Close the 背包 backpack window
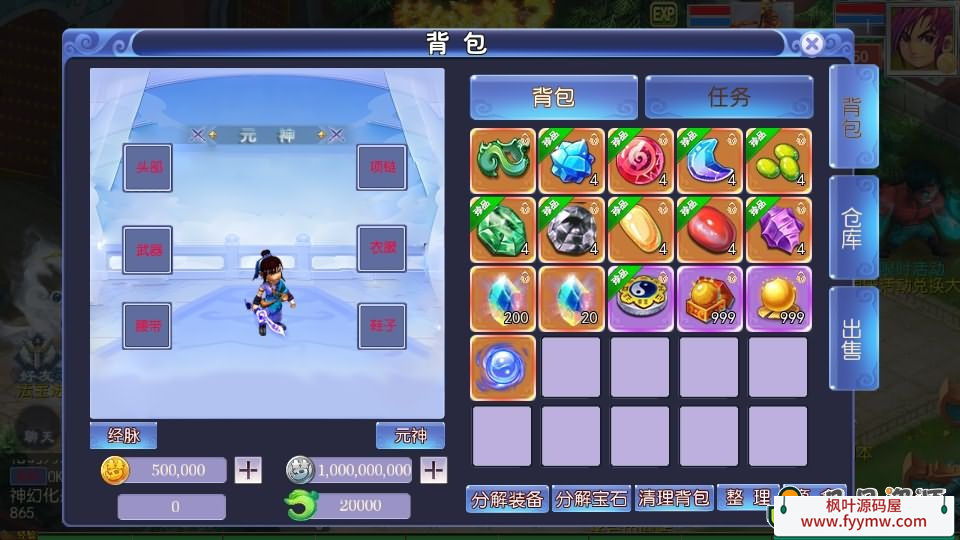The width and height of the screenshot is (960, 540). tap(812, 43)
